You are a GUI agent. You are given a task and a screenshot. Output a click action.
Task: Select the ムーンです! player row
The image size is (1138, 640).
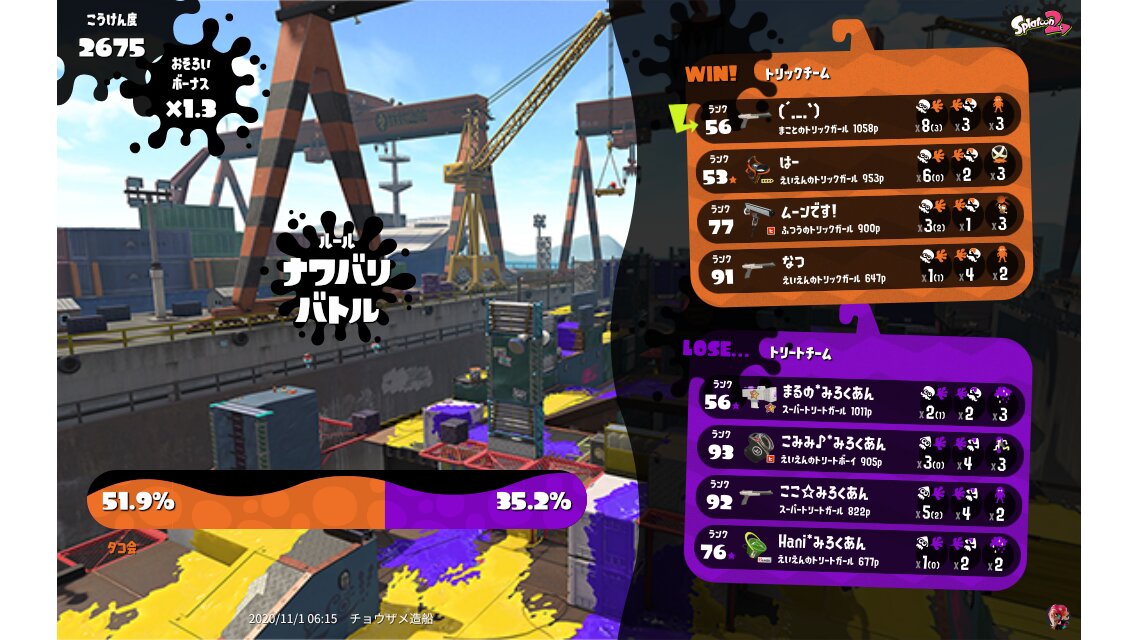(x=860, y=217)
